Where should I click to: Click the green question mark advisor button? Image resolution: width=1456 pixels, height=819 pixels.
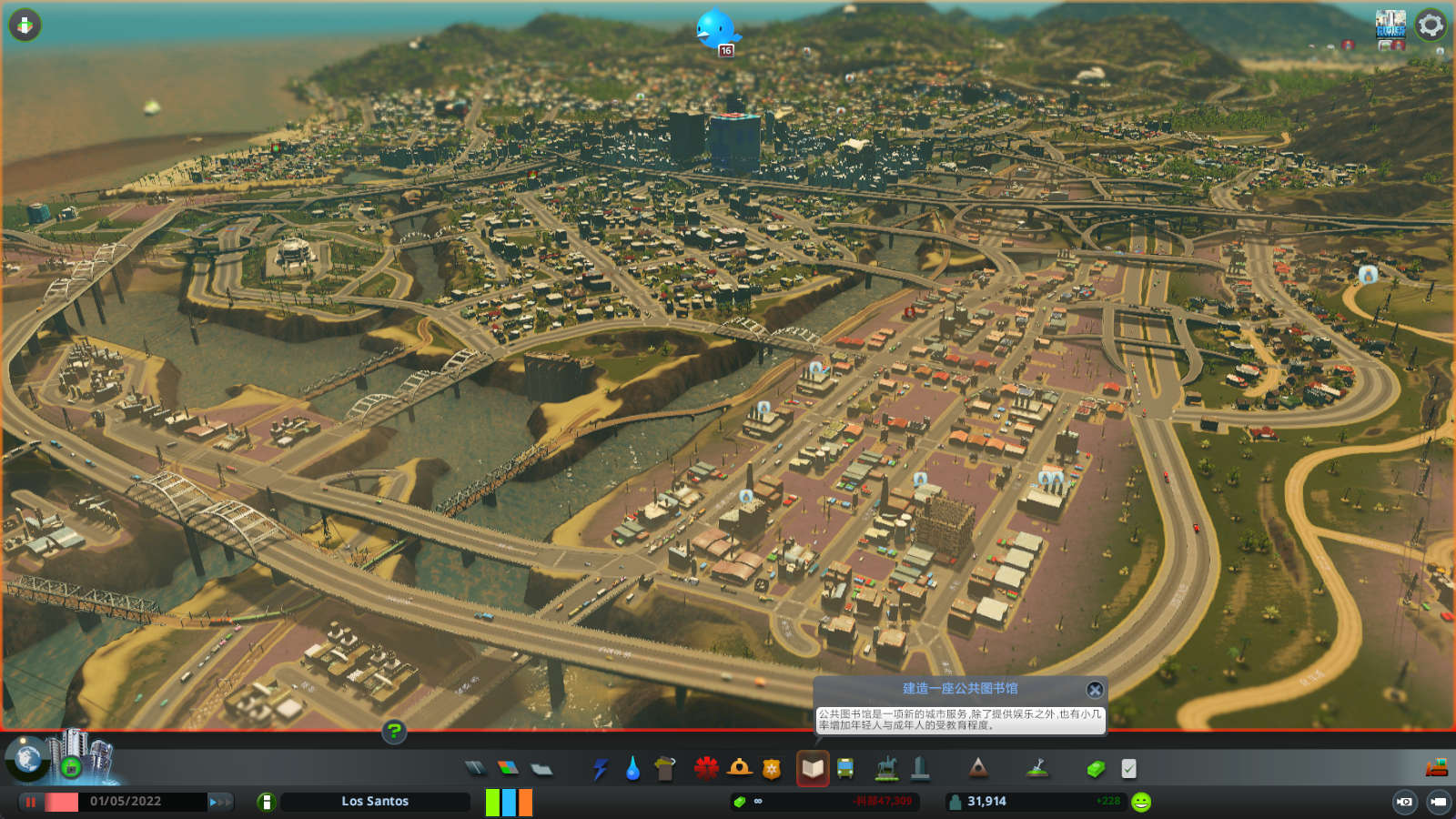tap(394, 731)
